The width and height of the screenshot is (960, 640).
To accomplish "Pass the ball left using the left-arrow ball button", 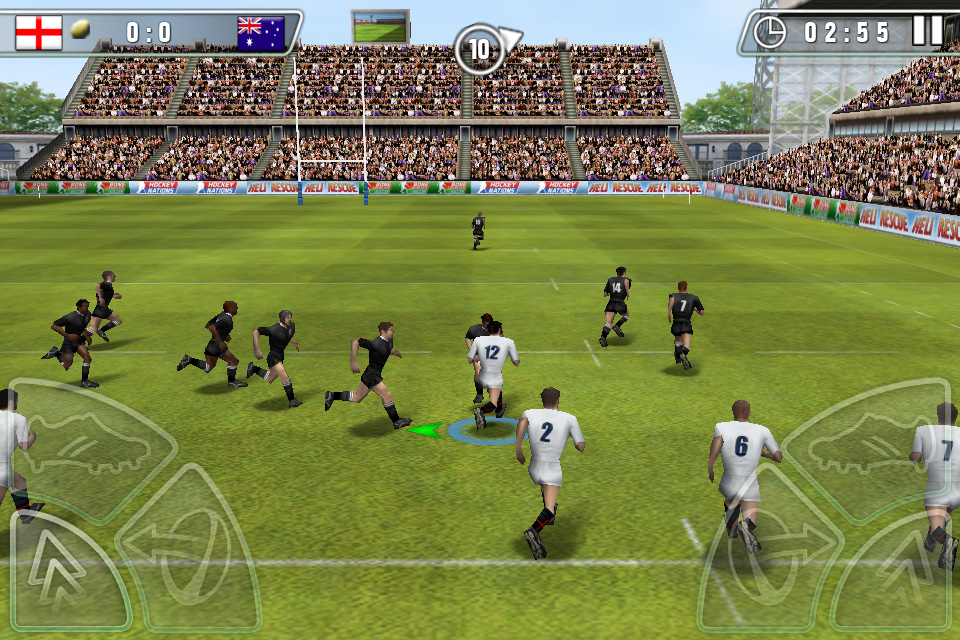I will (188, 548).
